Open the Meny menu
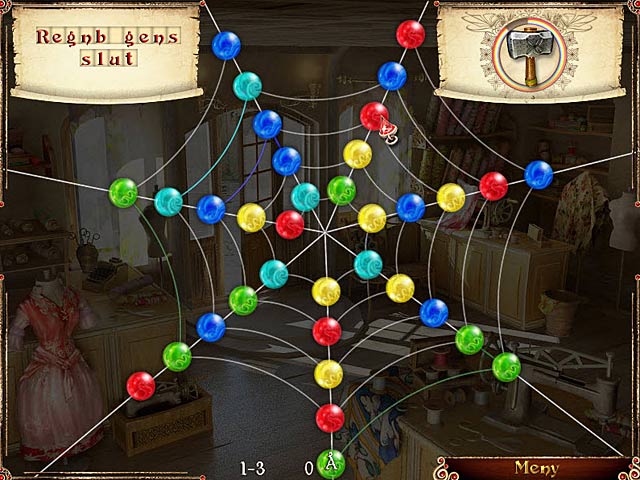The height and width of the screenshot is (480, 640). tap(536, 467)
